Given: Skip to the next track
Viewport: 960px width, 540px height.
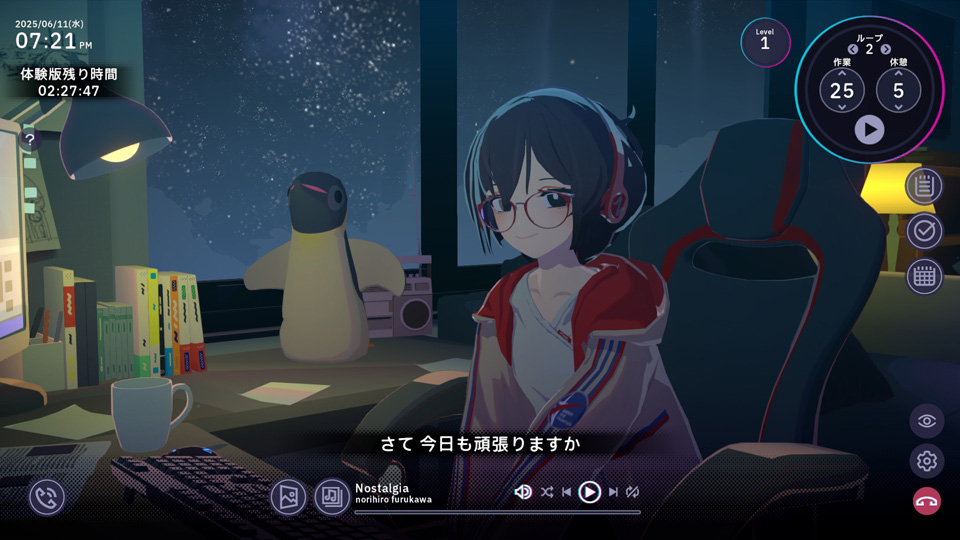Looking at the screenshot, I should click(613, 492).
